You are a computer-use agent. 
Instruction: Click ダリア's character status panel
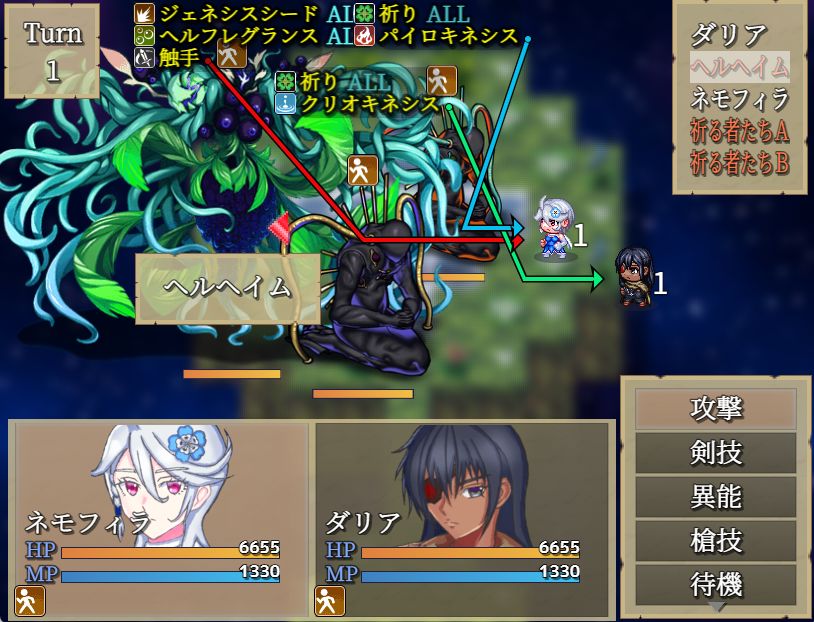462,518
